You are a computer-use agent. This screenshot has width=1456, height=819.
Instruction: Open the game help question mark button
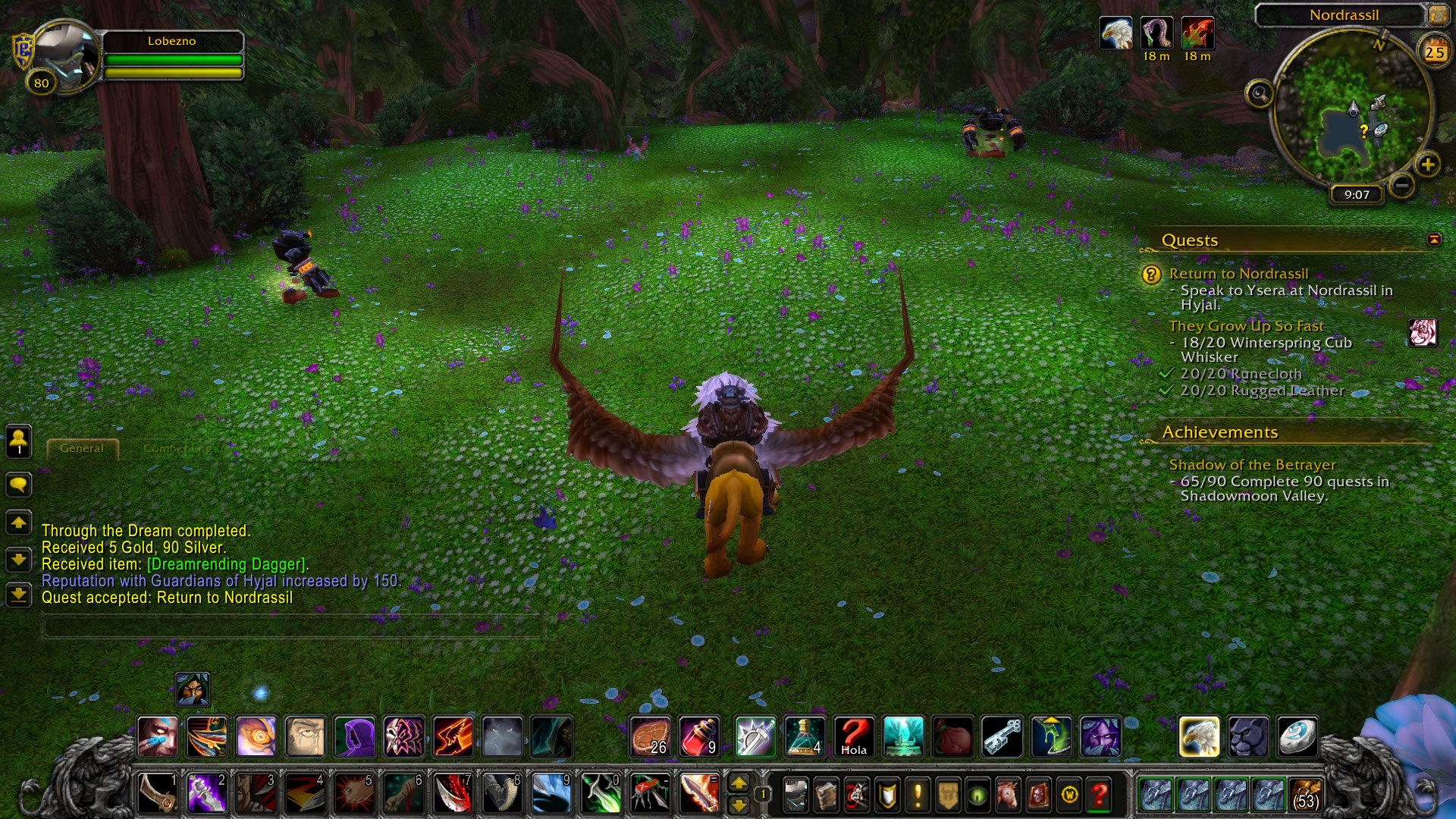tap(1099, 795)
